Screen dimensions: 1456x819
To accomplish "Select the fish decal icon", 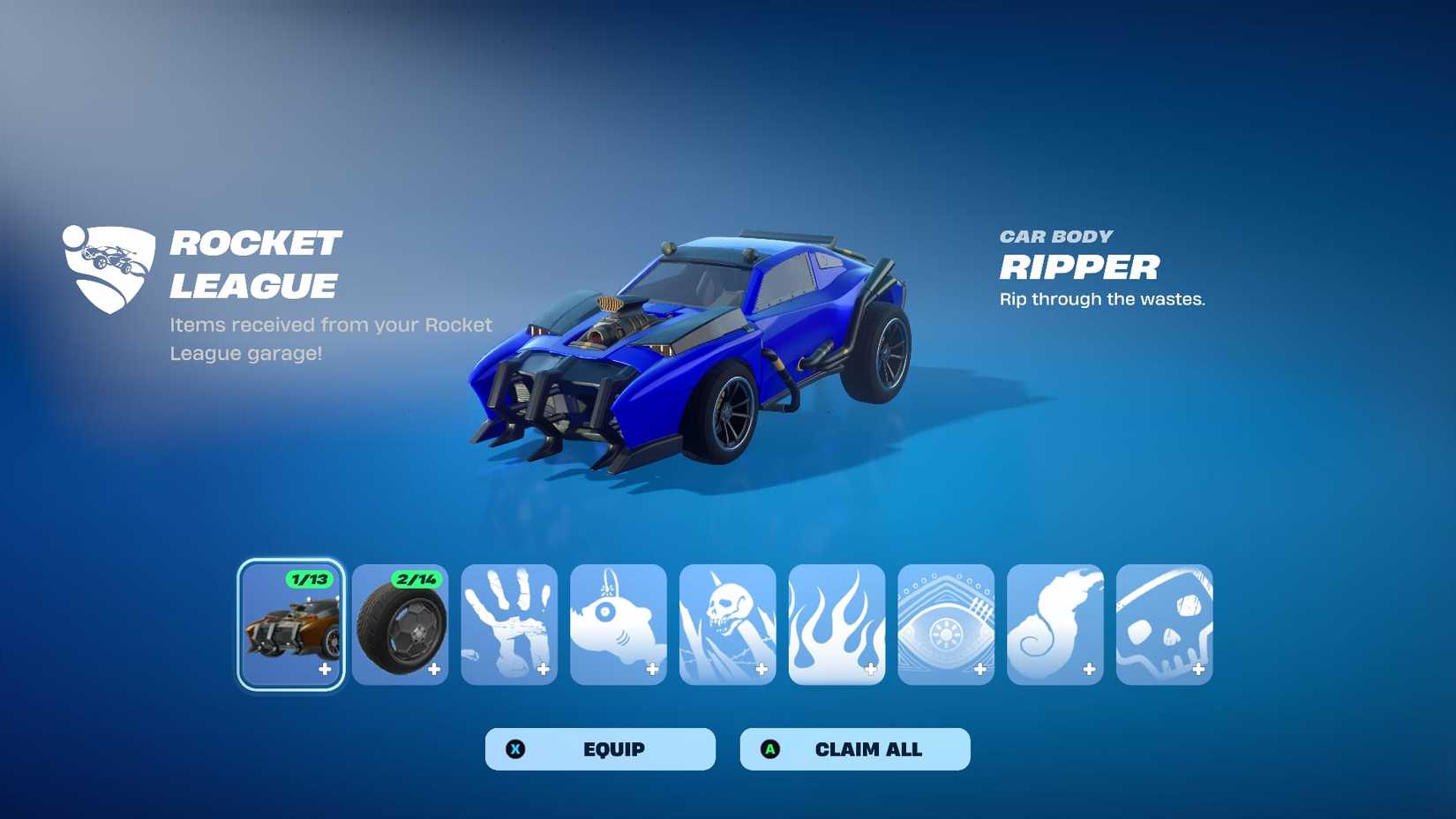I will (618, 624).
